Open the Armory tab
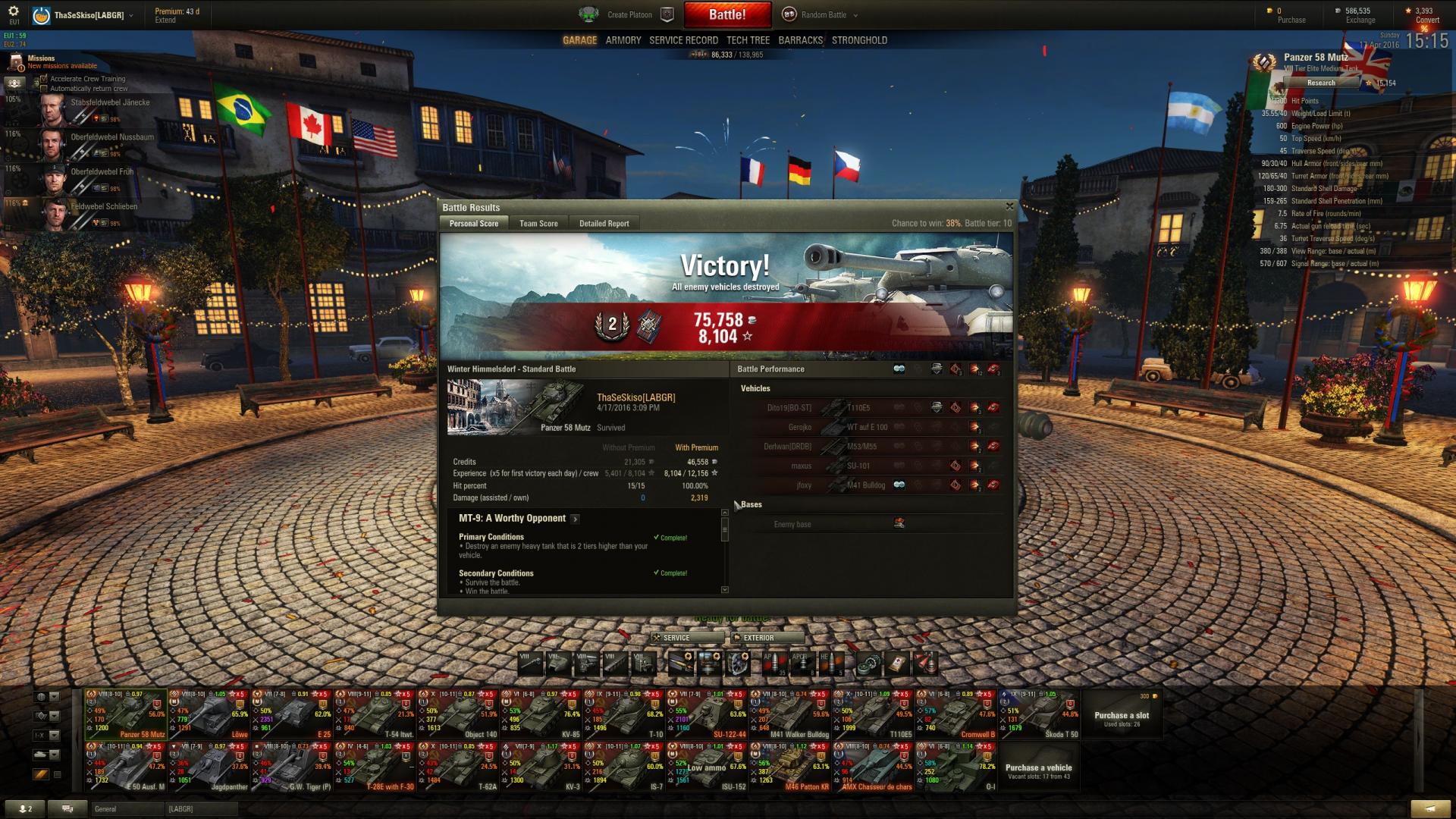 [623, 40]
